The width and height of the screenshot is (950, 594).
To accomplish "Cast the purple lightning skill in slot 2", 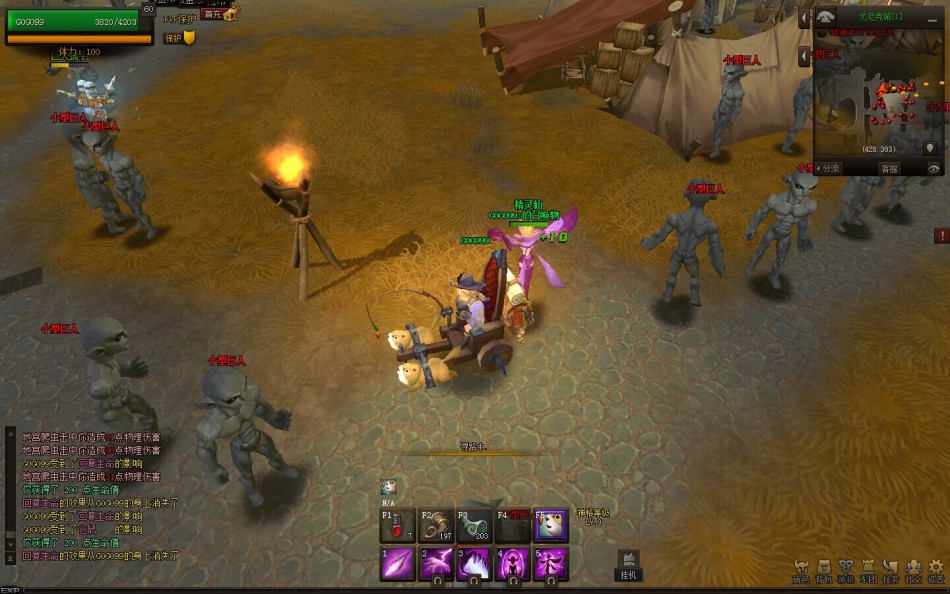I will pos(436,564).
